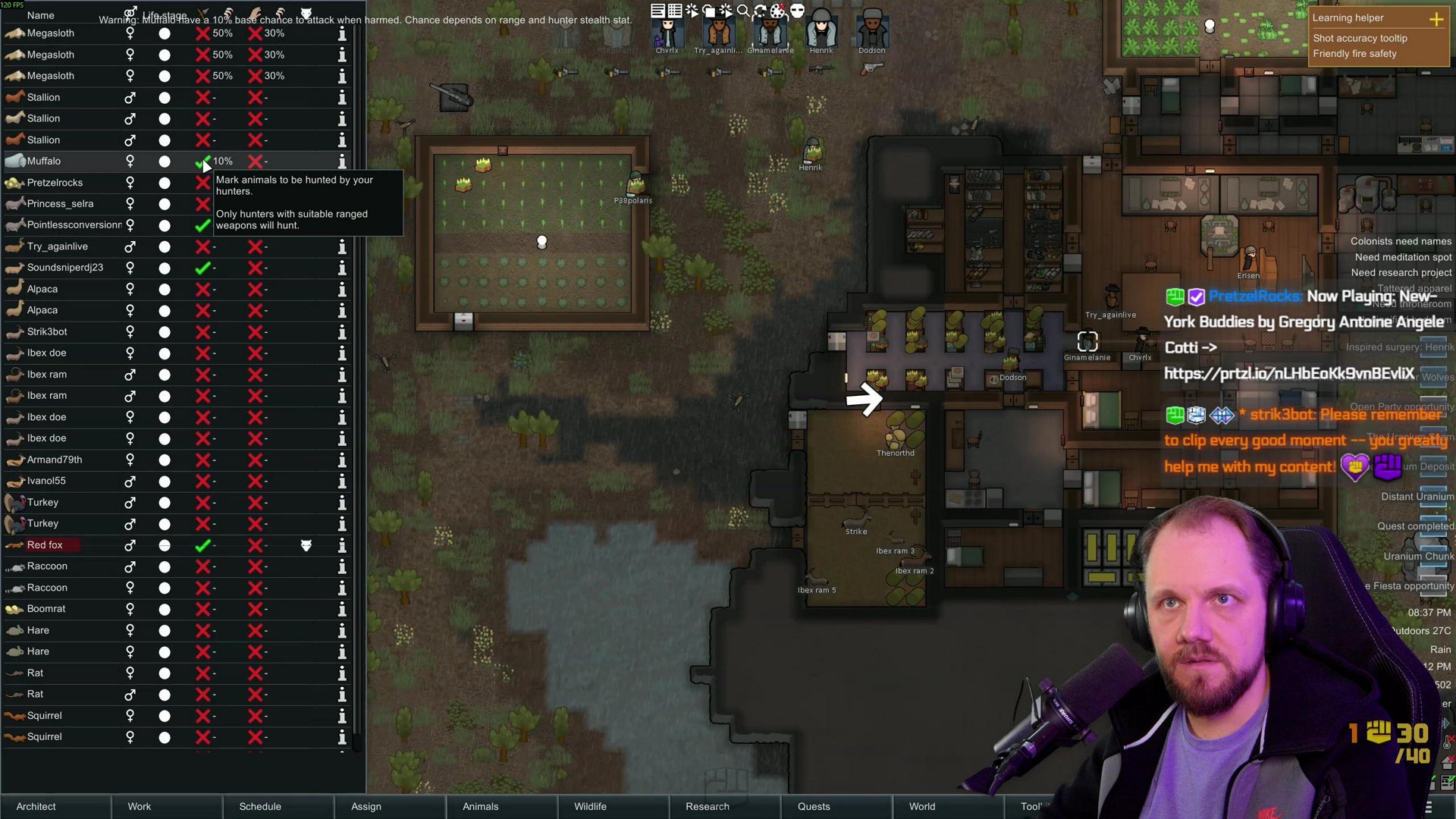The height and width of the screenshot is (819, 1456).
Task: Toggle hunt mark on Red fox
Action: click(202, 545)
